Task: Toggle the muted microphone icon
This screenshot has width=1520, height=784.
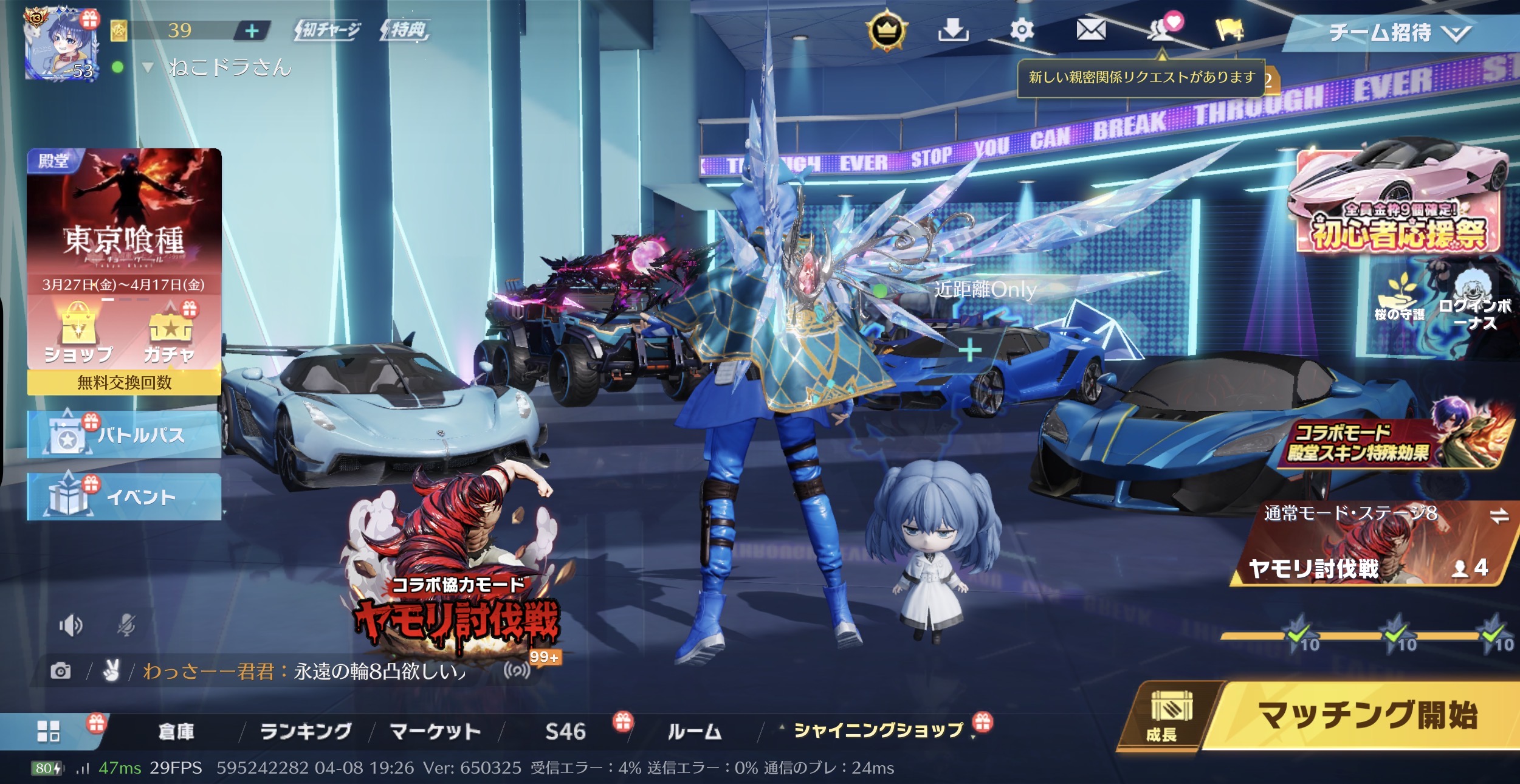Action: pos(126,625)
